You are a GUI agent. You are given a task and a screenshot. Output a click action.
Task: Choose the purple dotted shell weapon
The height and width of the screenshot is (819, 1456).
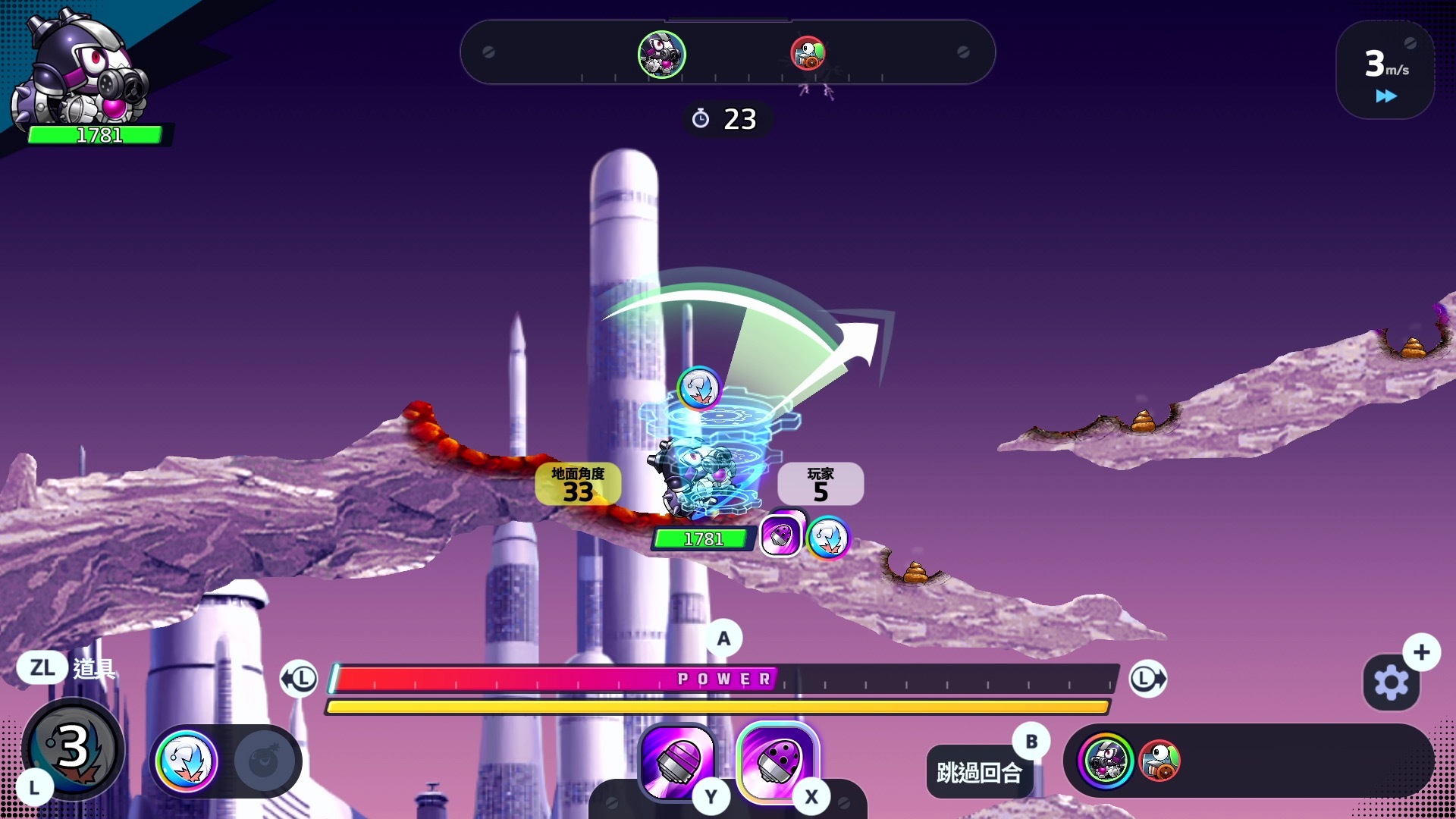pyautogui.click(x=777, y=761)
